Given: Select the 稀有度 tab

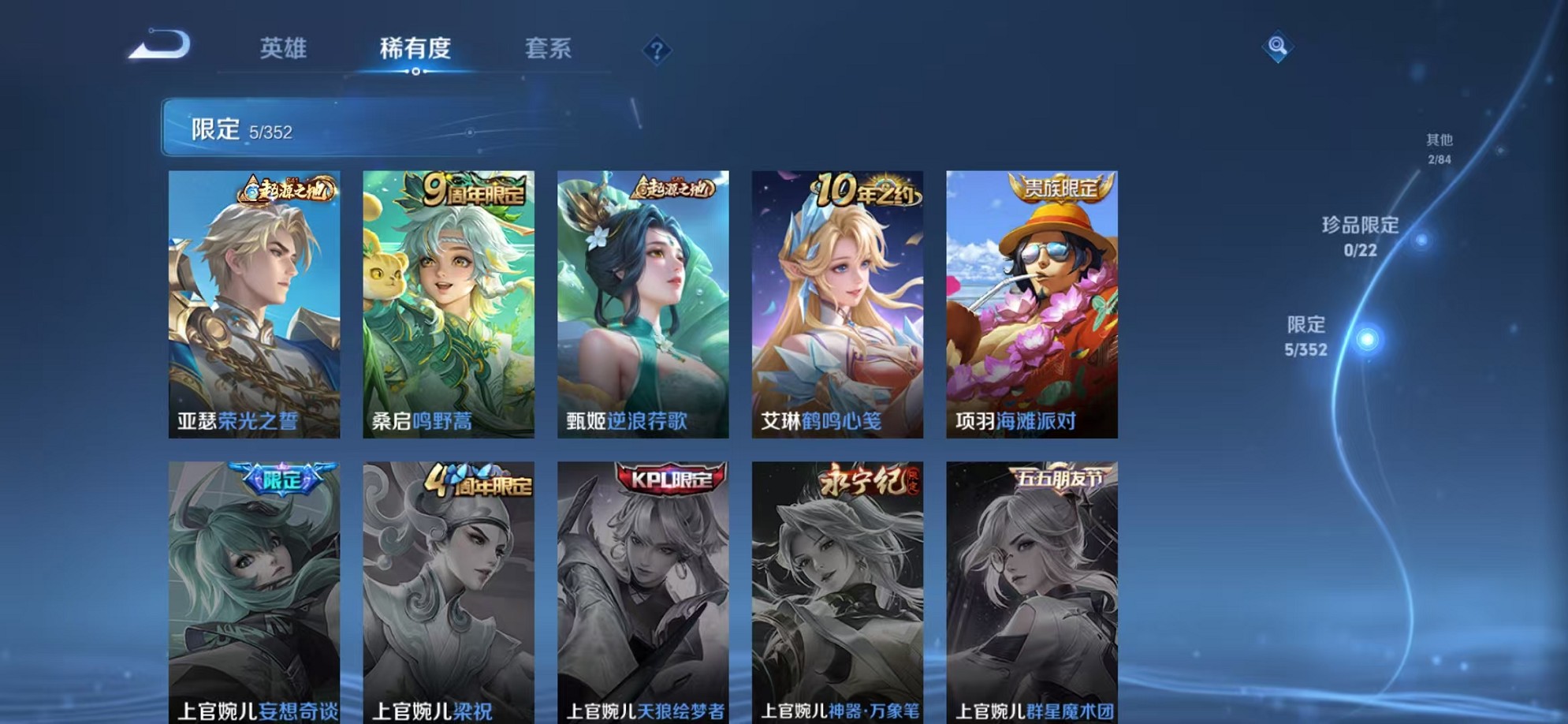Looking at the screenshot, I should coord(416,49).
